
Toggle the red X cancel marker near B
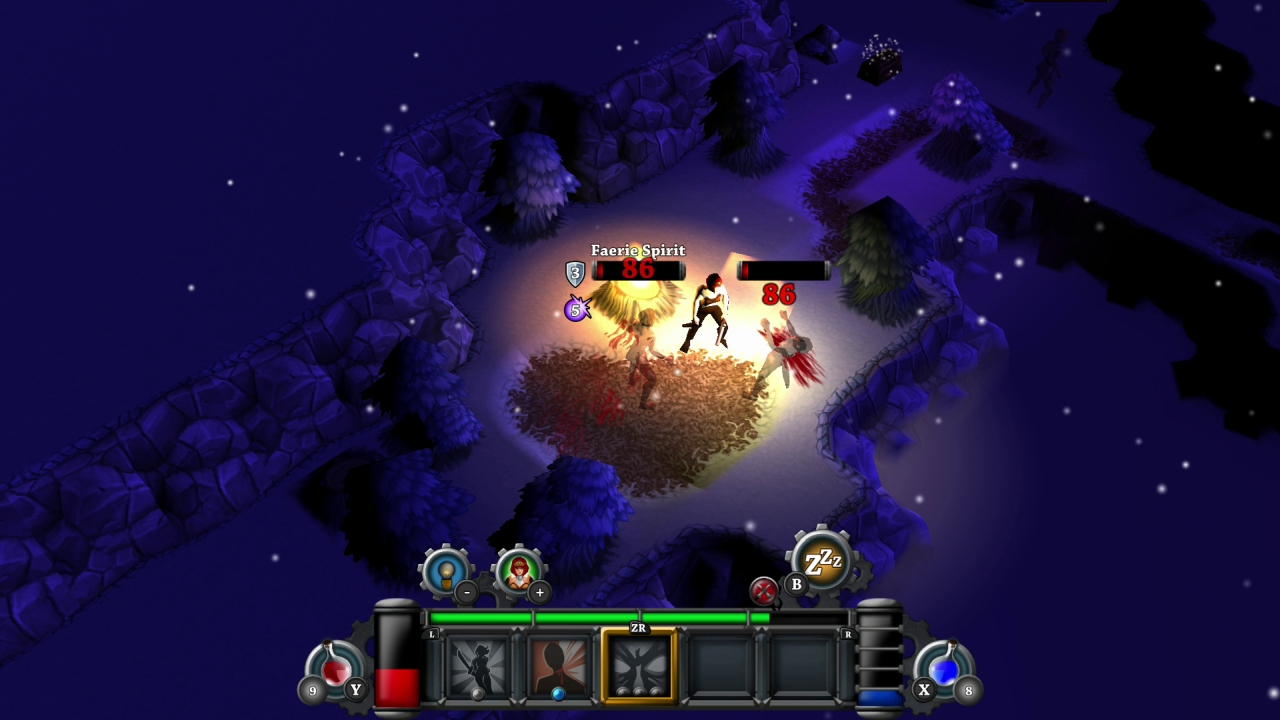764,590
